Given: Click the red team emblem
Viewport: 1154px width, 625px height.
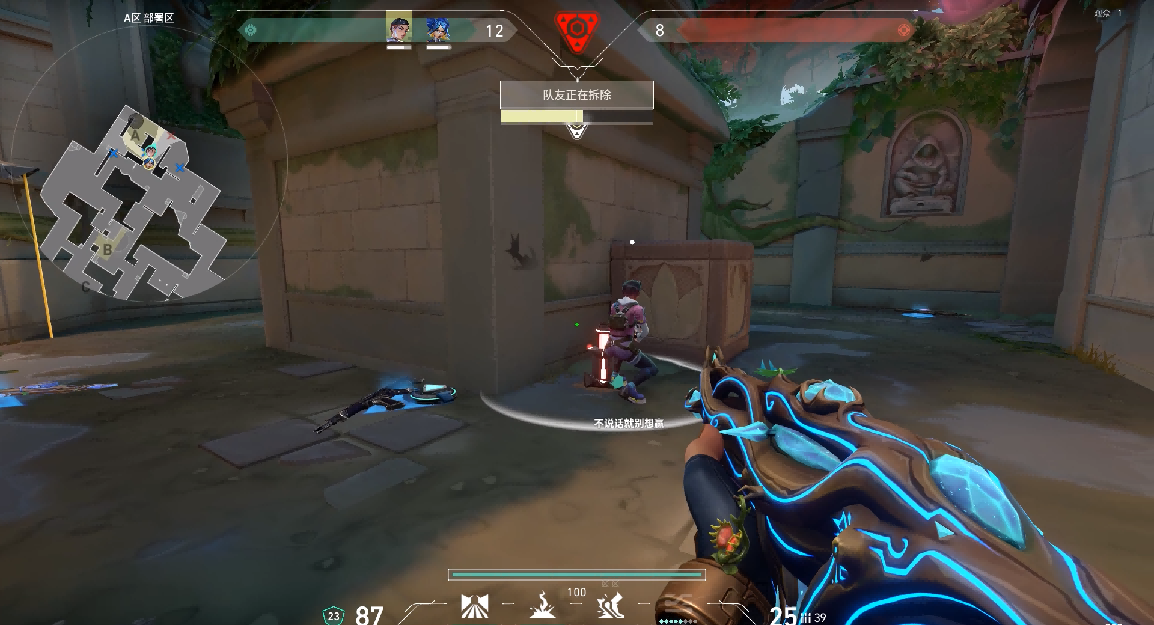Looking at the screenshot, I should coord(904,30).
